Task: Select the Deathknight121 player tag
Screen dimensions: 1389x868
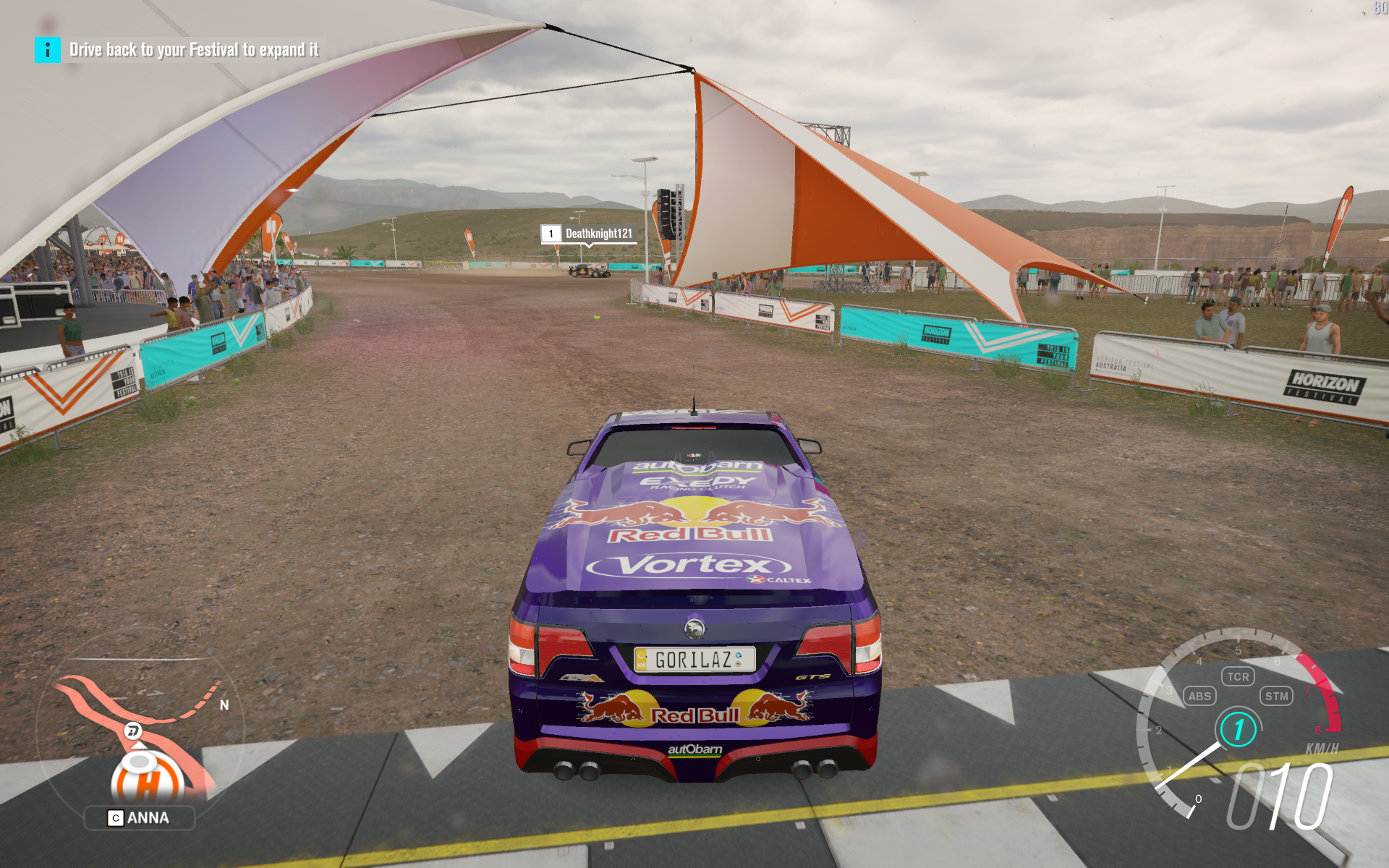Action: point(589,234)
